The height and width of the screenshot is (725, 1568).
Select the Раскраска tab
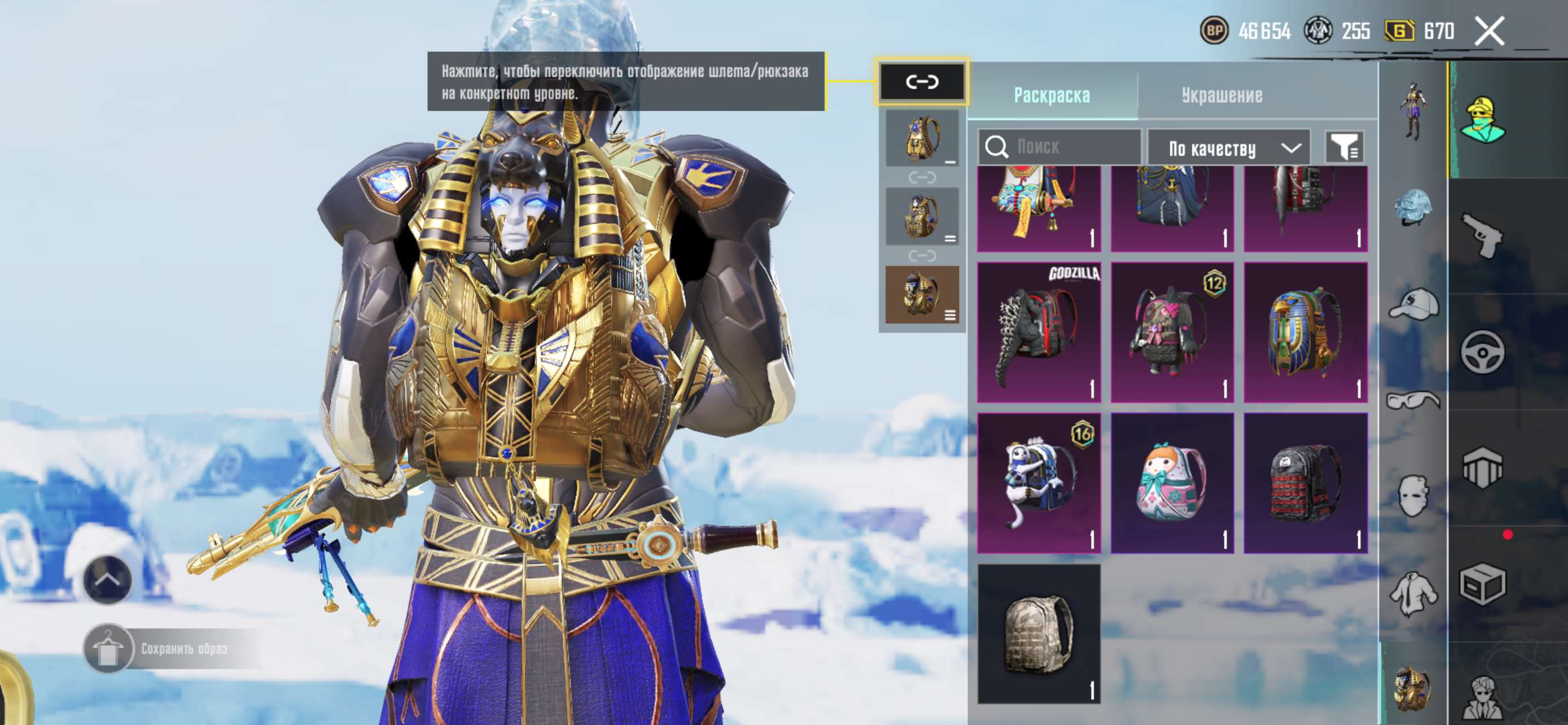coord(1051,95)
